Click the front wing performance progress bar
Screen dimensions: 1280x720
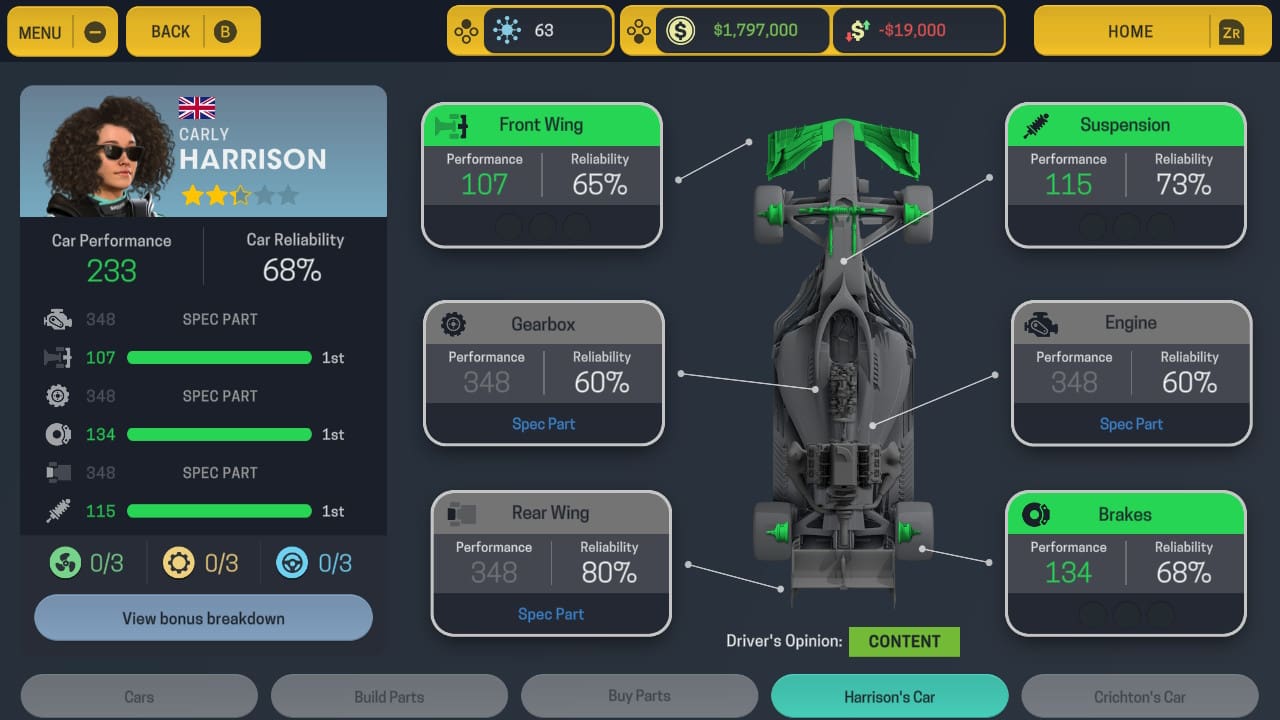[x=219, y=357]
